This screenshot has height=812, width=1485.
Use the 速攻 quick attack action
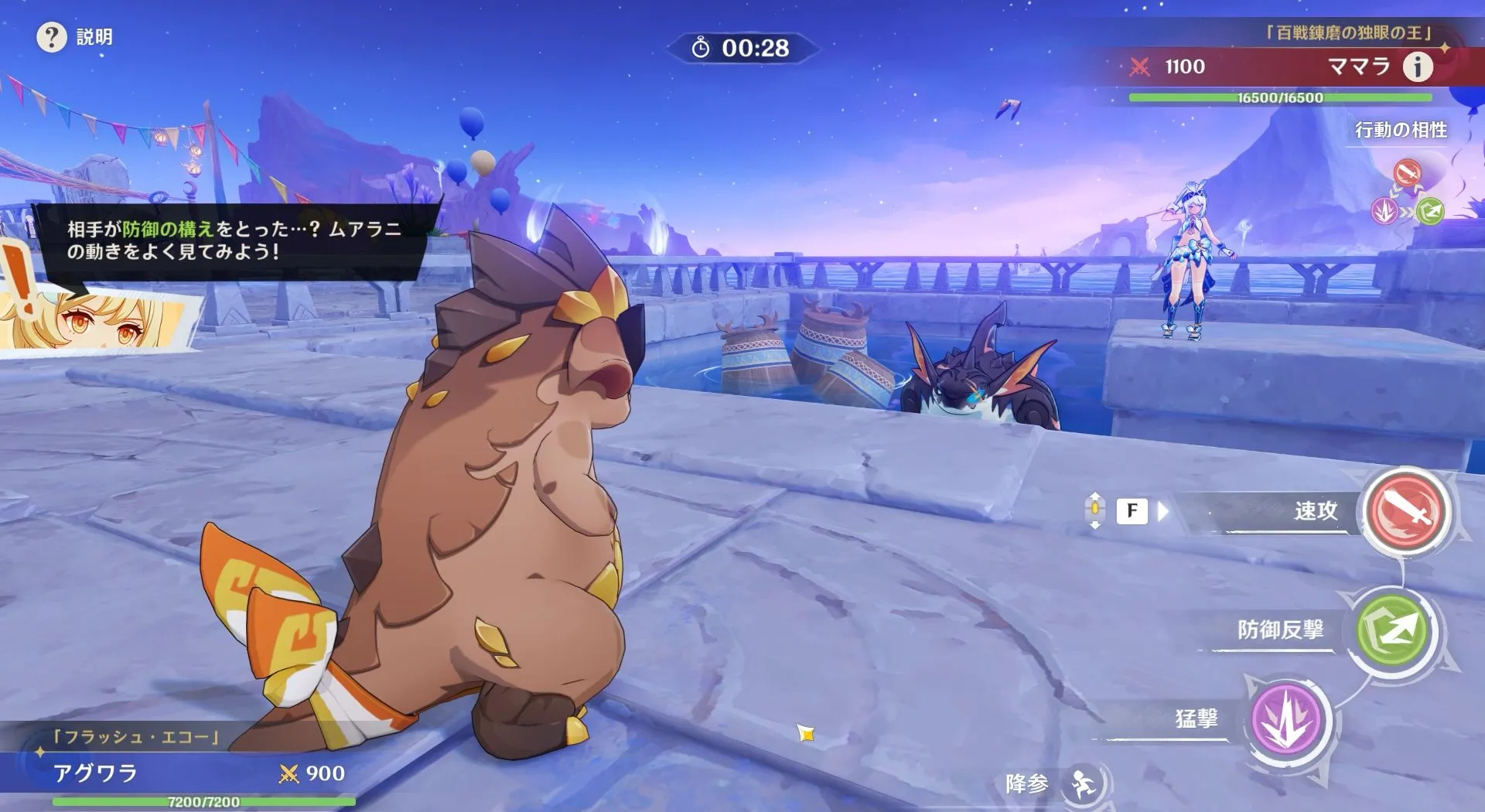coord(1405,511)
